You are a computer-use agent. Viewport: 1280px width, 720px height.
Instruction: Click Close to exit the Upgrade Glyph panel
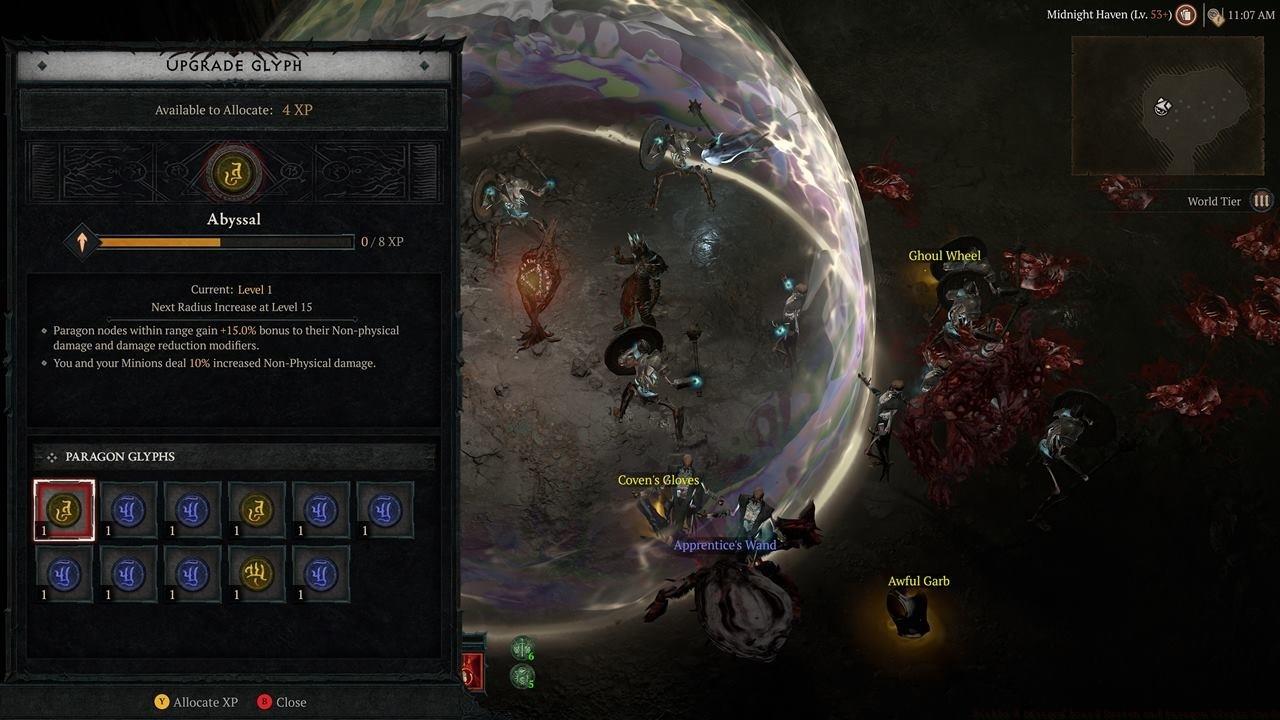click(290, 702)
